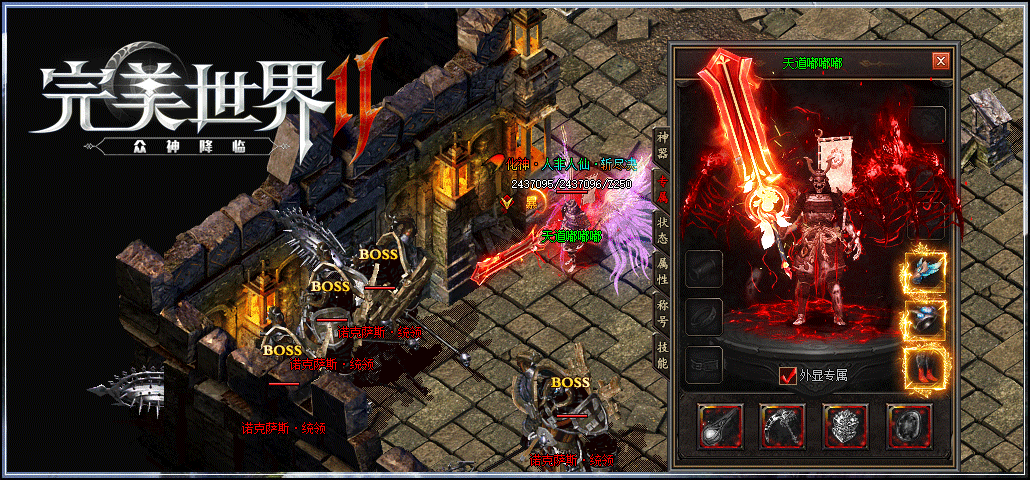Screen dimensions: 1030x480
Task: Toggle the 外显专属 checkbox
Action: (788, 376)
